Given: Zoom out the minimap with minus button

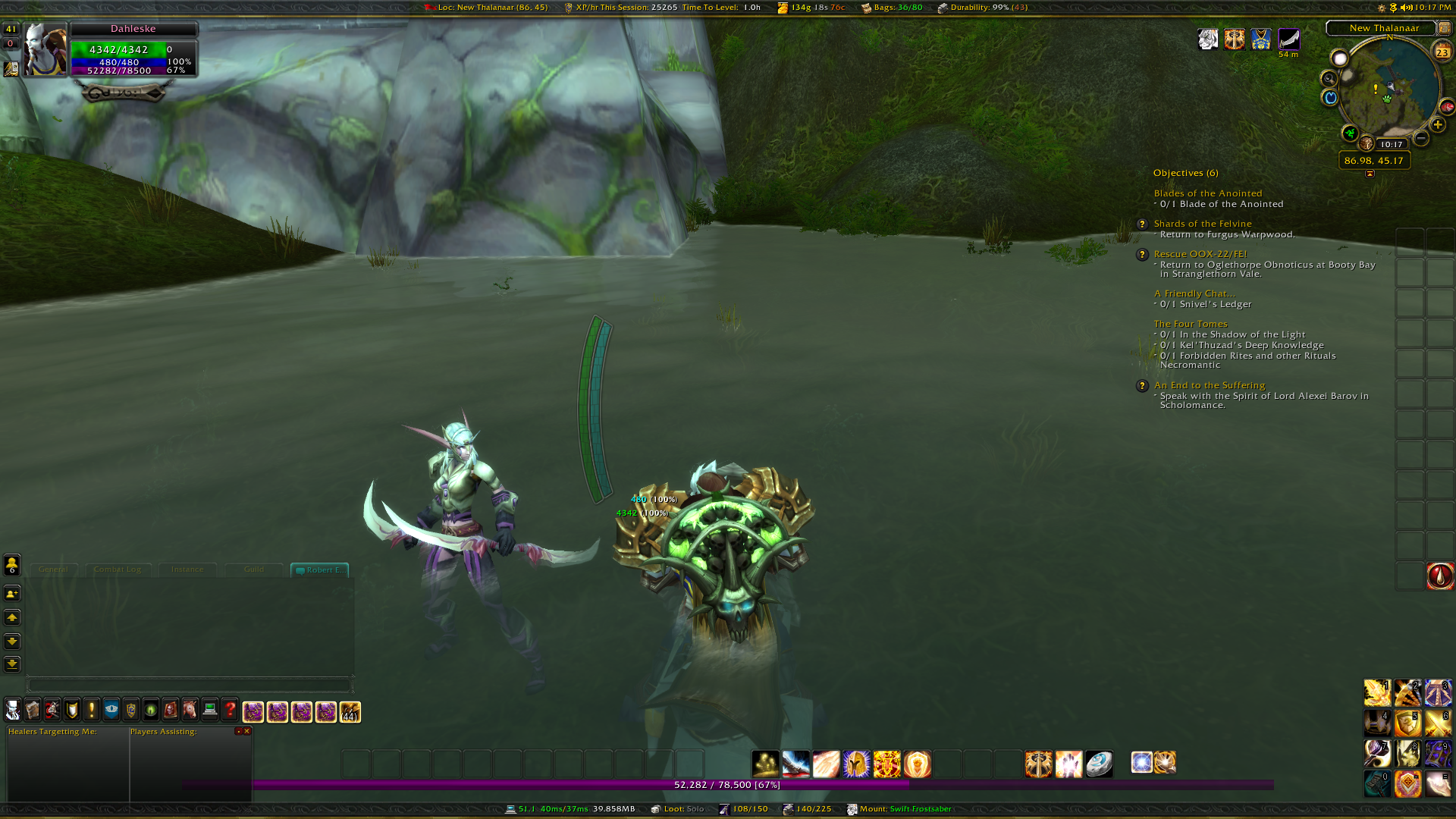Looking at the screenshot, I should [x=1421, y=138].
